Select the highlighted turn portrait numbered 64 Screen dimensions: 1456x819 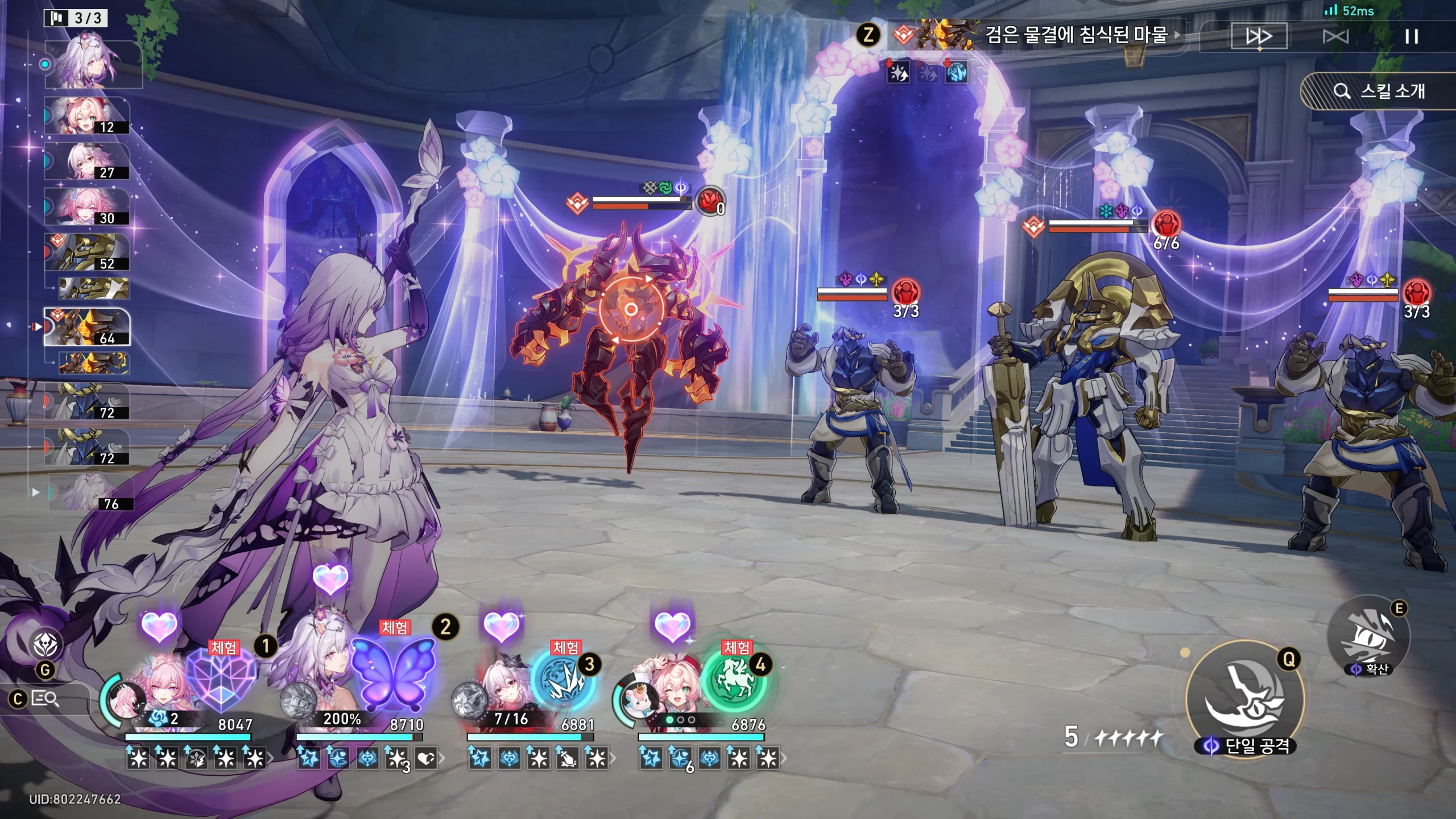point(87,327)
